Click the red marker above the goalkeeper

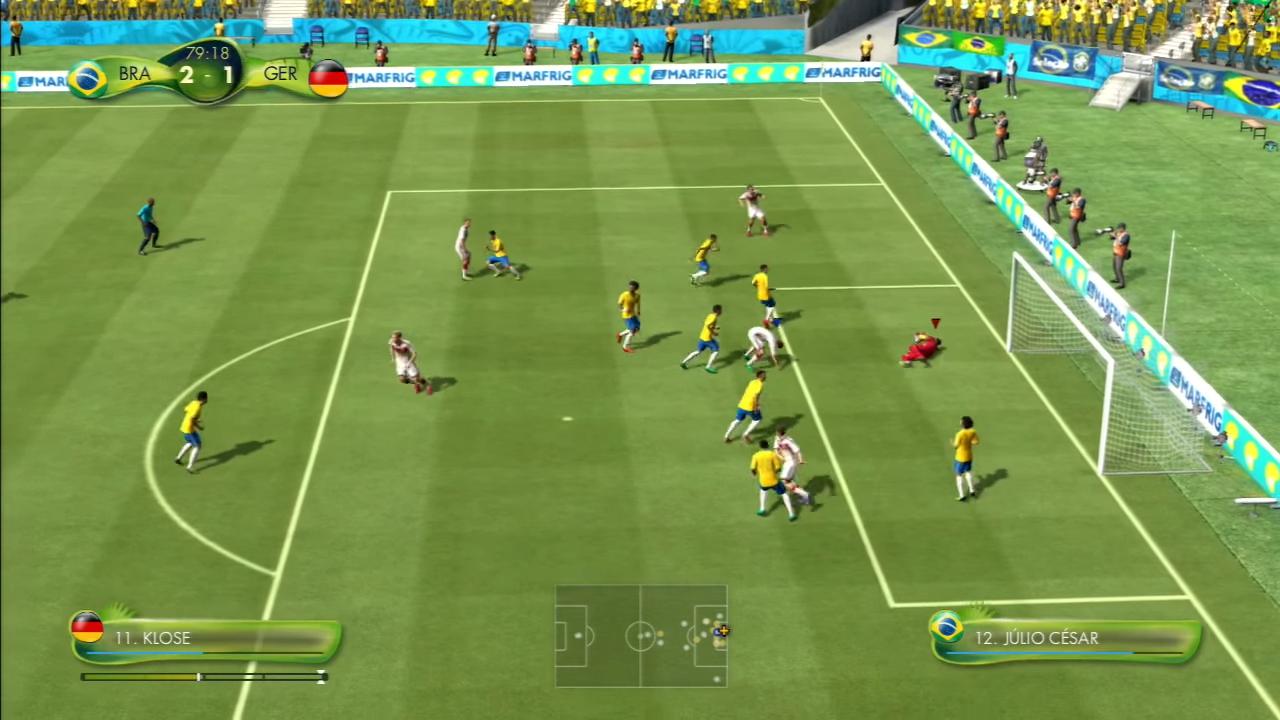(934, 323)
